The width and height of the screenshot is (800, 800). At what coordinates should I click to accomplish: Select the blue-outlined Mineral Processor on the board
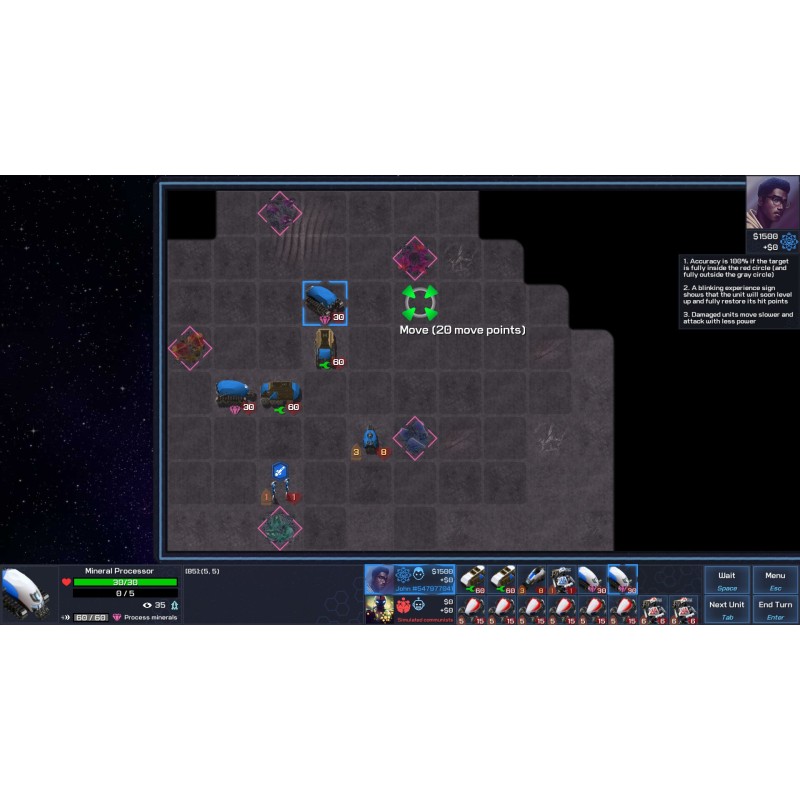pos(325,302)
